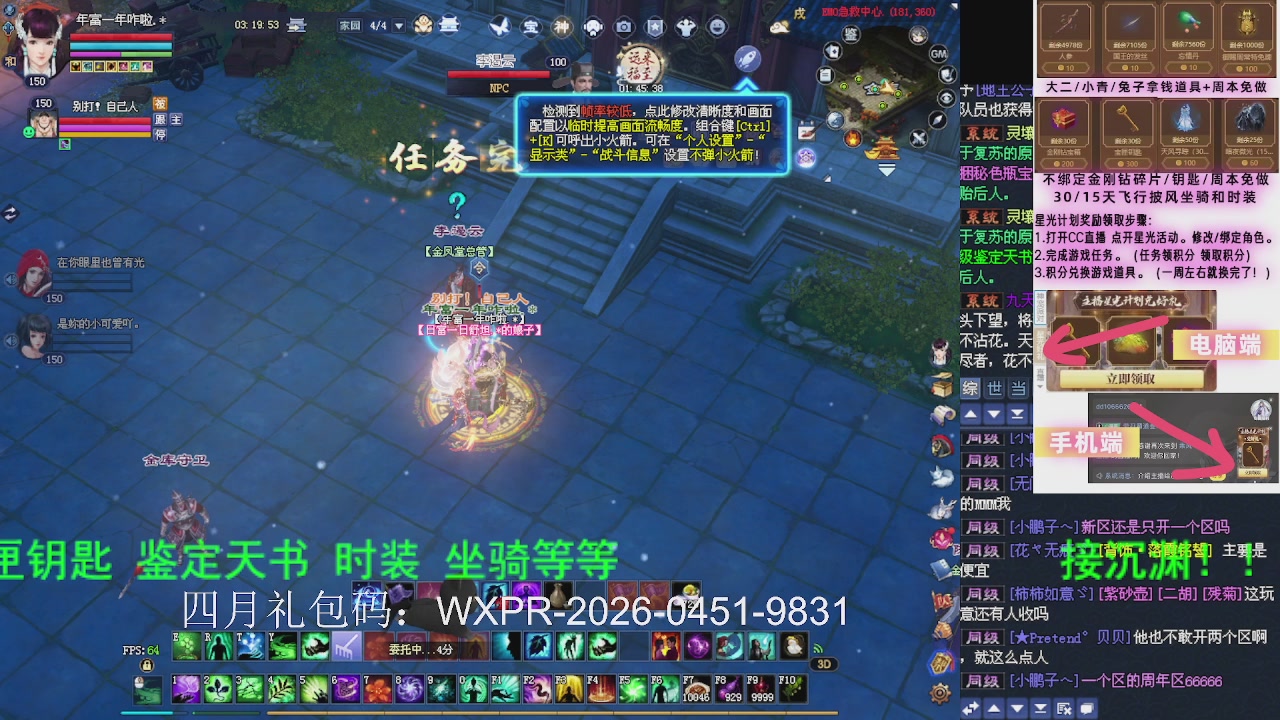Switch to the 世 world chat tab
Image resolution: width=1280 pixels, height=720 pixels.
(x=992, y=389)
